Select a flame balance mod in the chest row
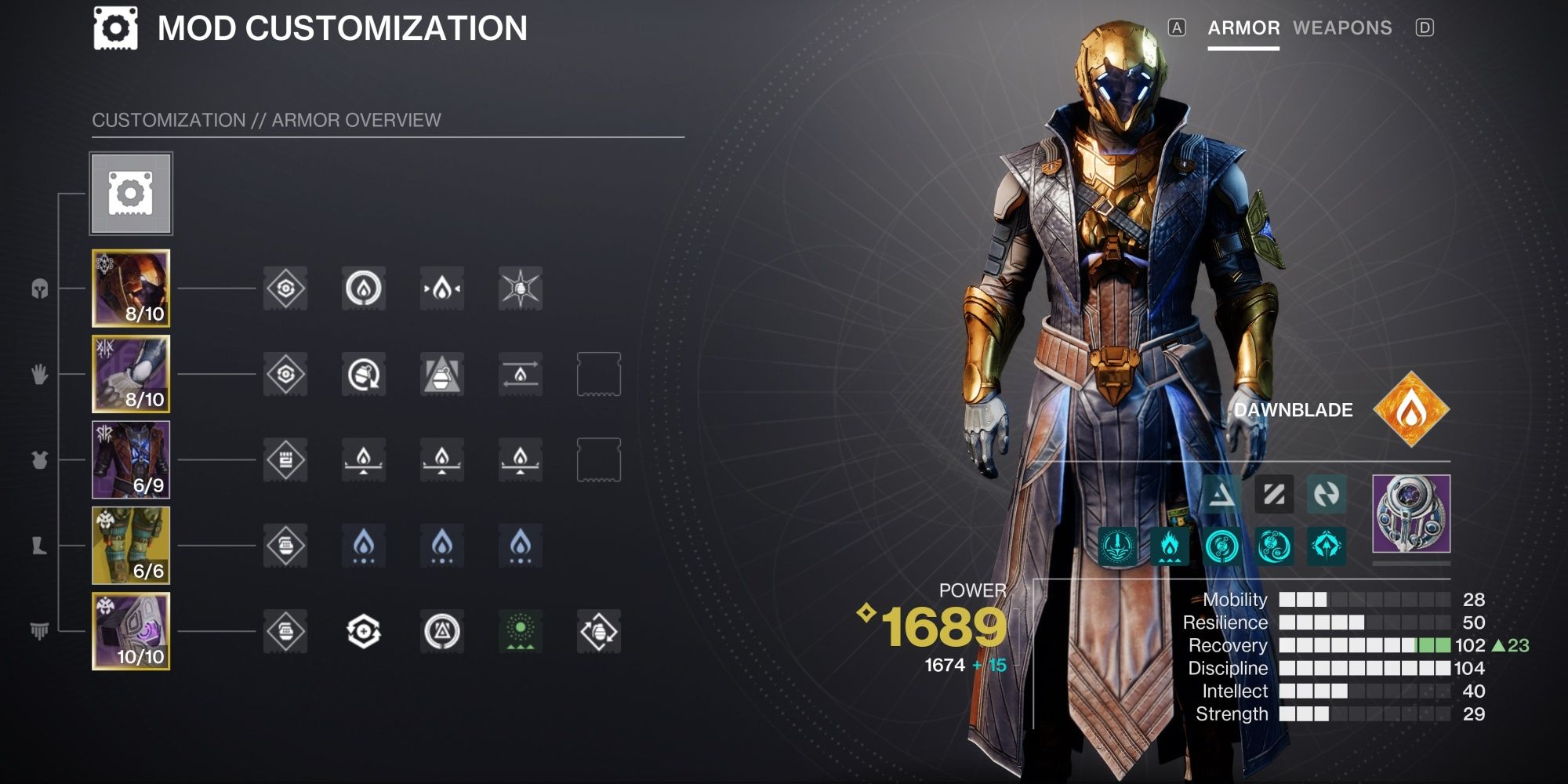 click(x=363, y=461)
